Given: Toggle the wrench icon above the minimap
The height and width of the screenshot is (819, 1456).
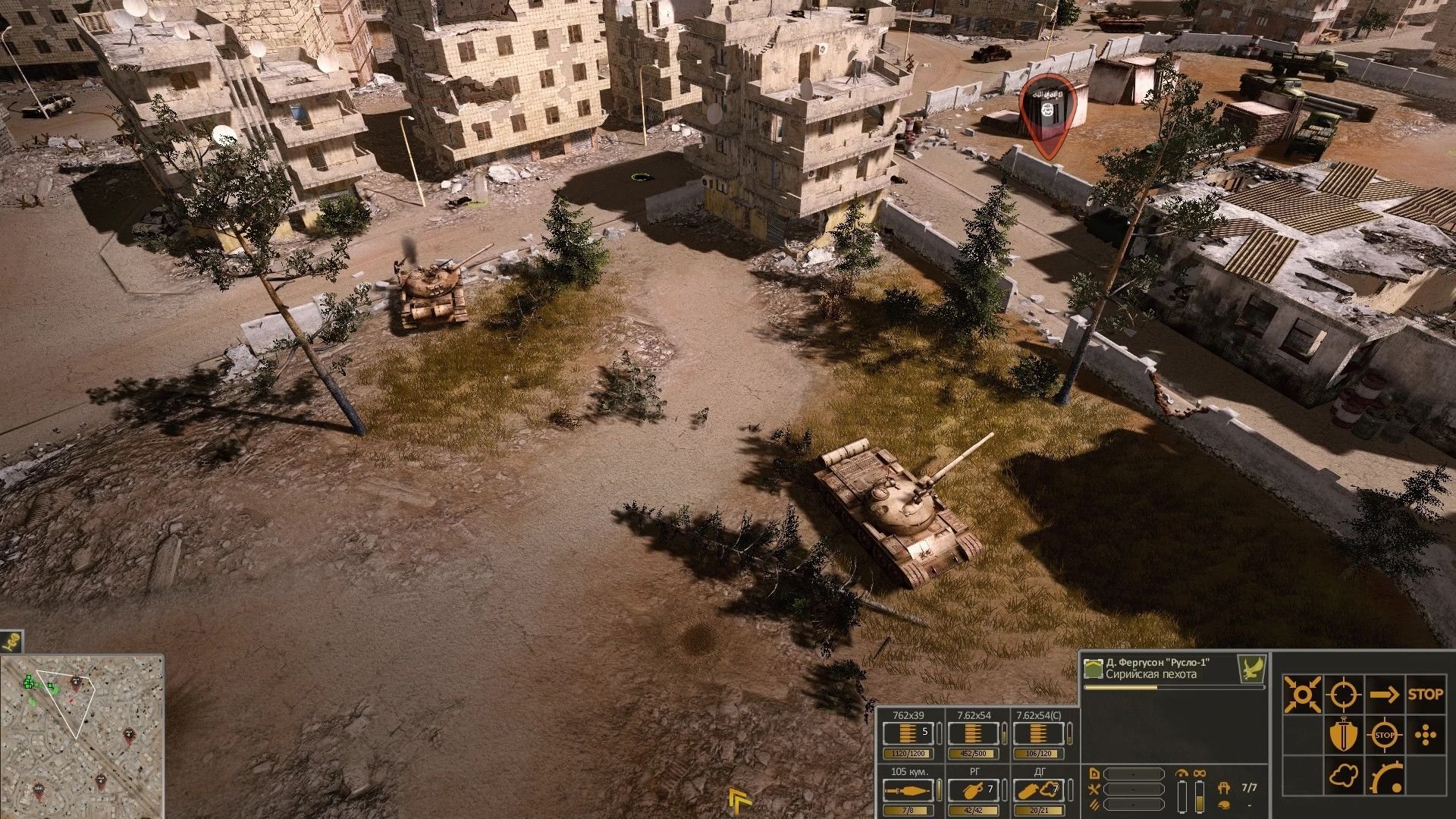Looking at the screenshot, I should tap(11, 642).
